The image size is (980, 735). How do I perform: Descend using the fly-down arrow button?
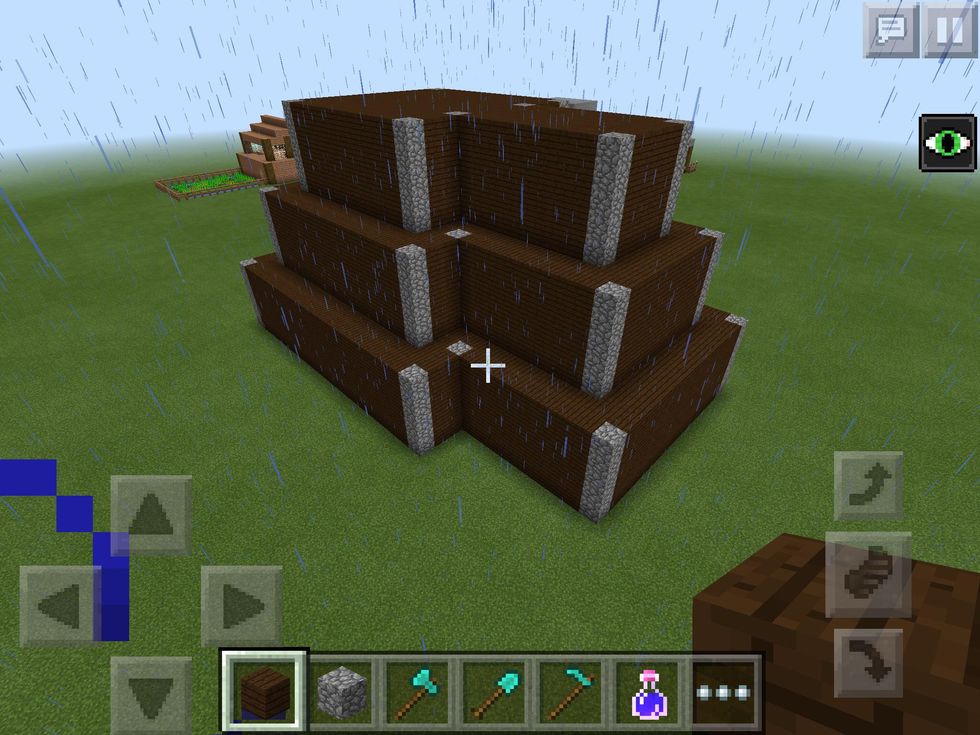[868, 662]
